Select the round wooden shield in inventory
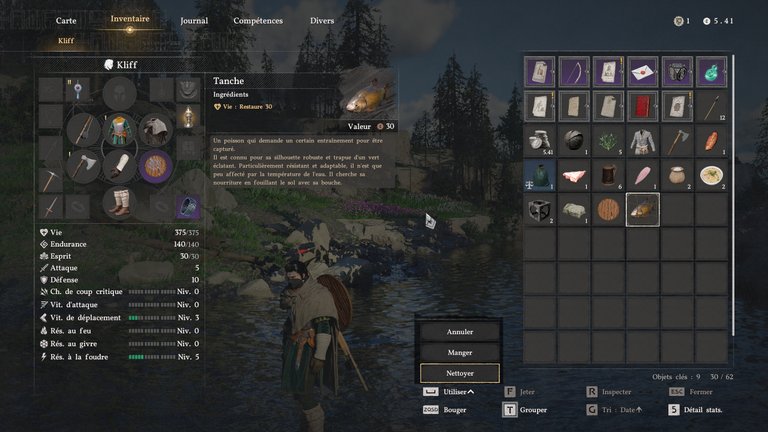This screenshot has height=432, width=768. tap(608, 209)
